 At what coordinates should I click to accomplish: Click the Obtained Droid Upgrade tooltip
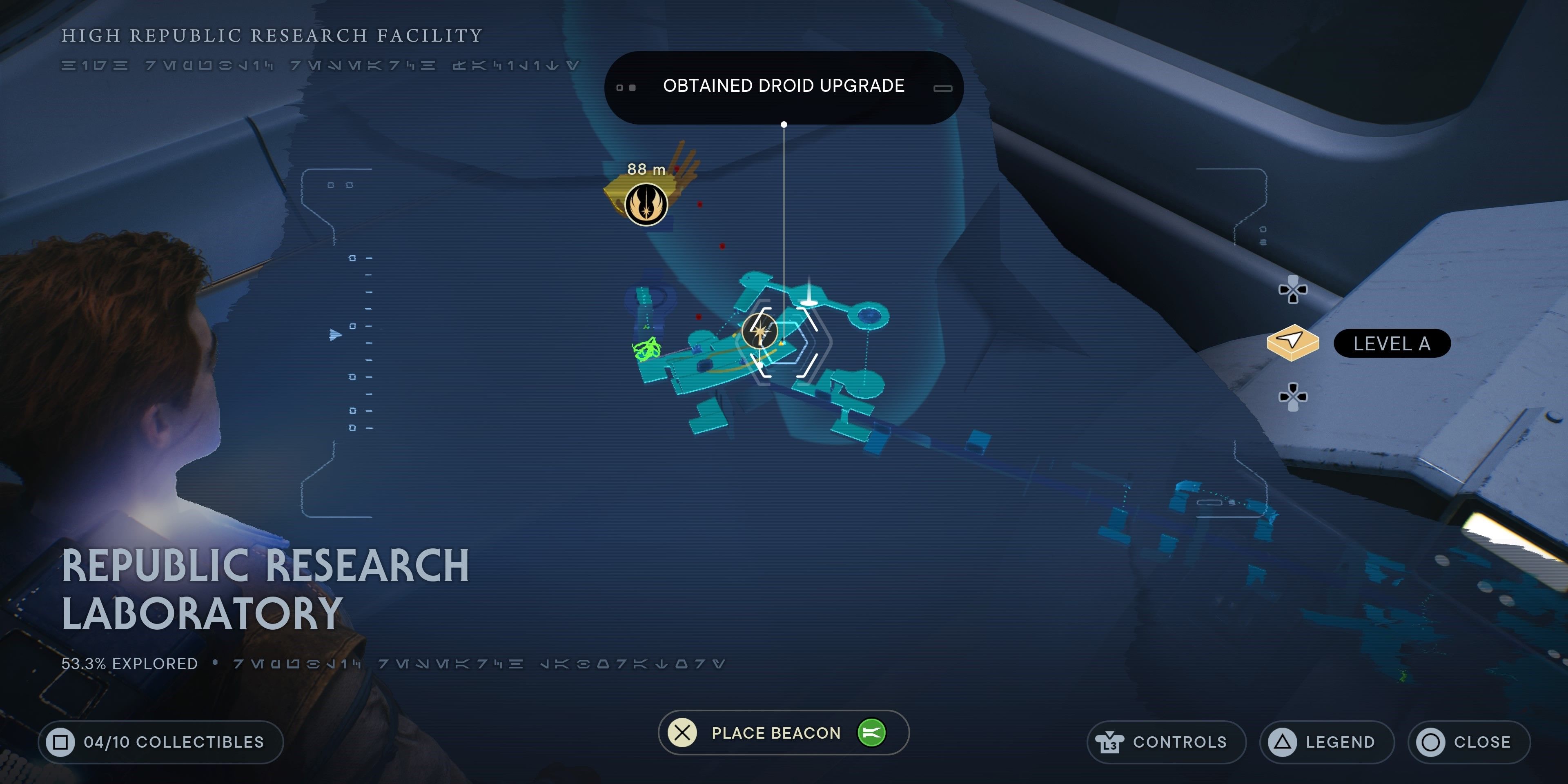[784, 87]
